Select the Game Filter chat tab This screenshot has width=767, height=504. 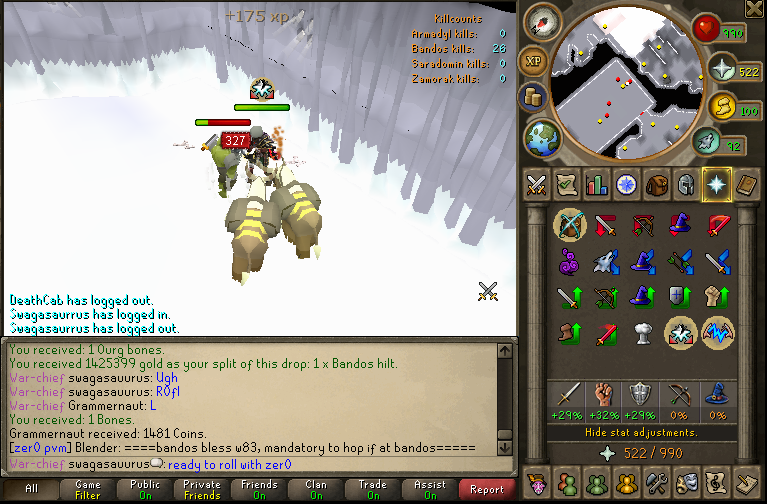pos(87,489)
